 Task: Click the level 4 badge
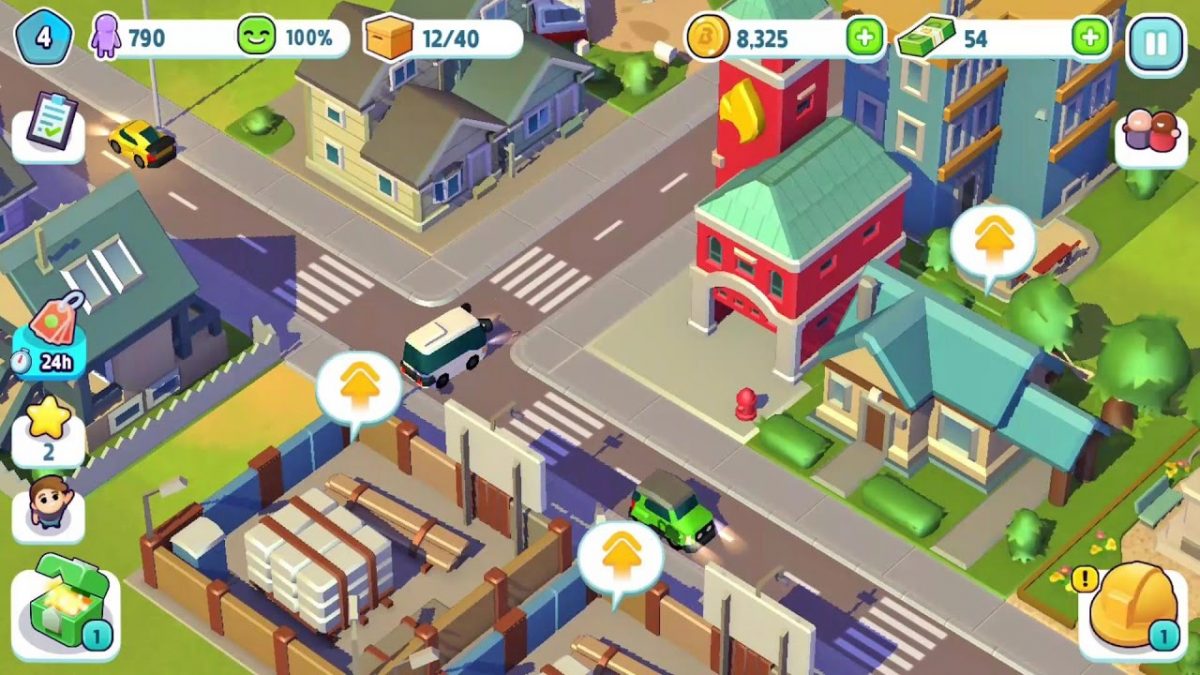tap(42, 39)
